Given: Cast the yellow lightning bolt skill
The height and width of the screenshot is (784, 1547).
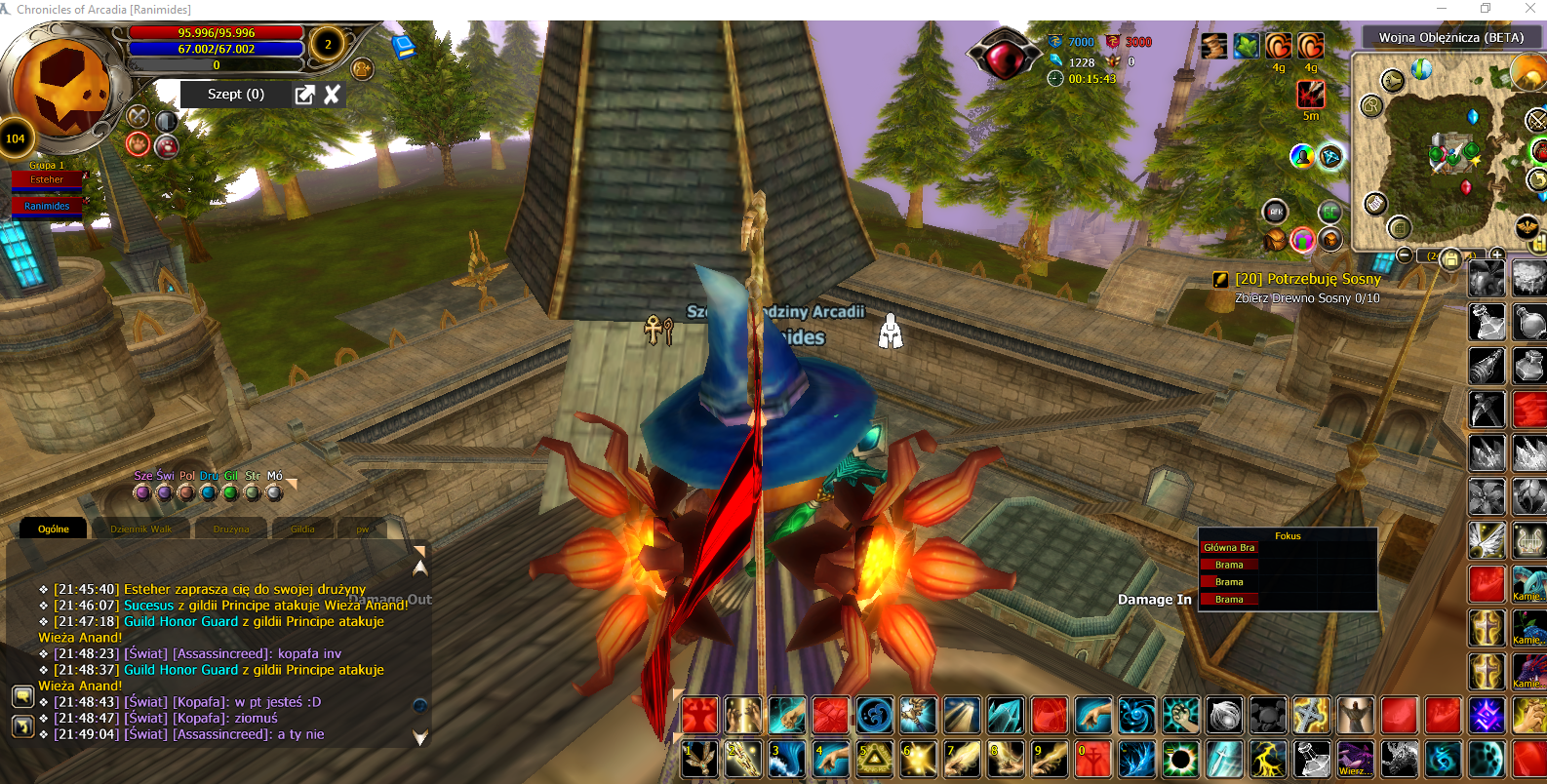Looking at the screenshot, I should click(x=1266, y=759).
